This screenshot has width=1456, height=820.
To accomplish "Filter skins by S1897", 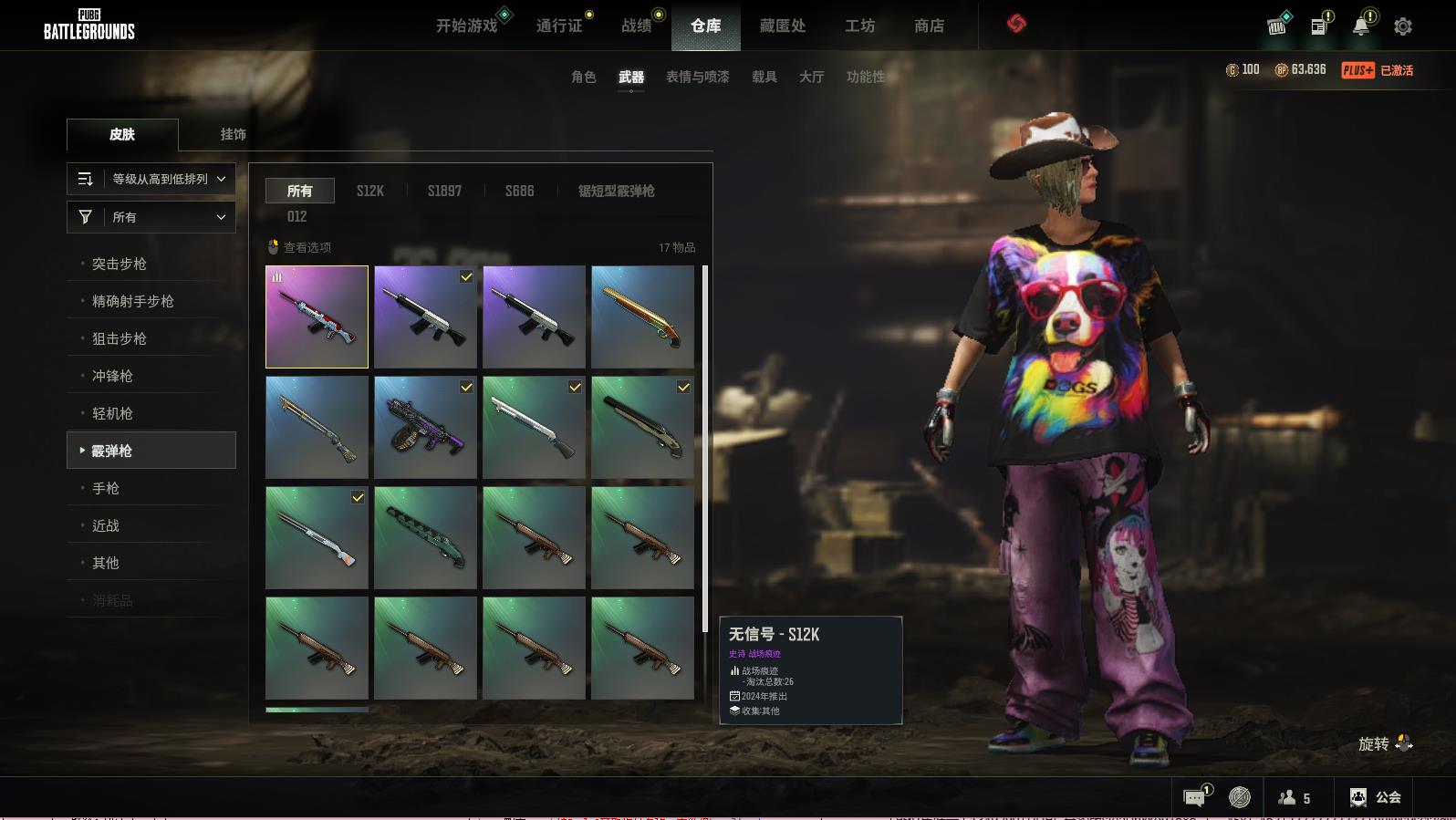I will [x=444, y=191].
